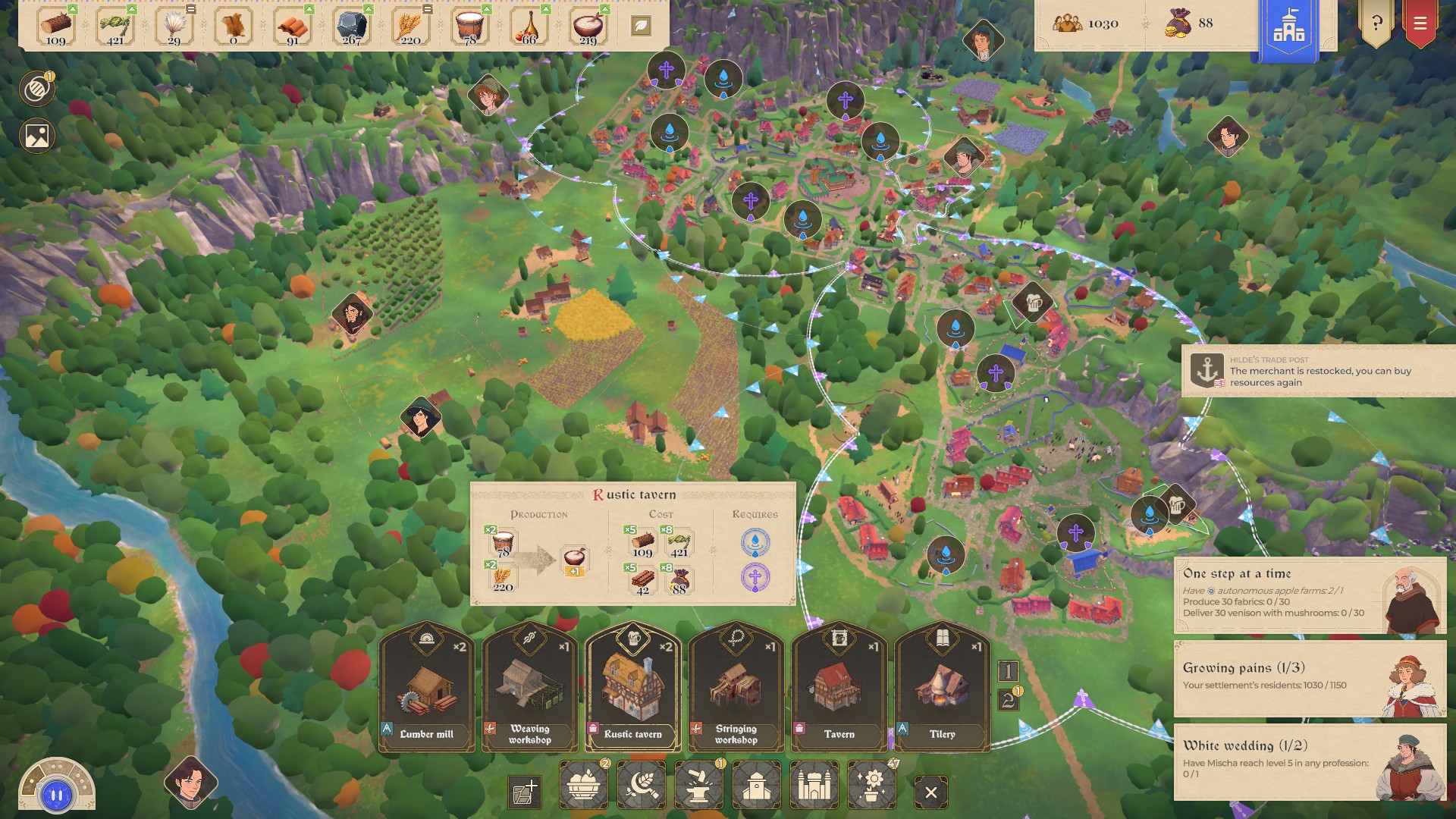The height and width of the screenshot is (819, 1456).
Task: Open the sickle and wheat farming category
Action: coord(642,786)
